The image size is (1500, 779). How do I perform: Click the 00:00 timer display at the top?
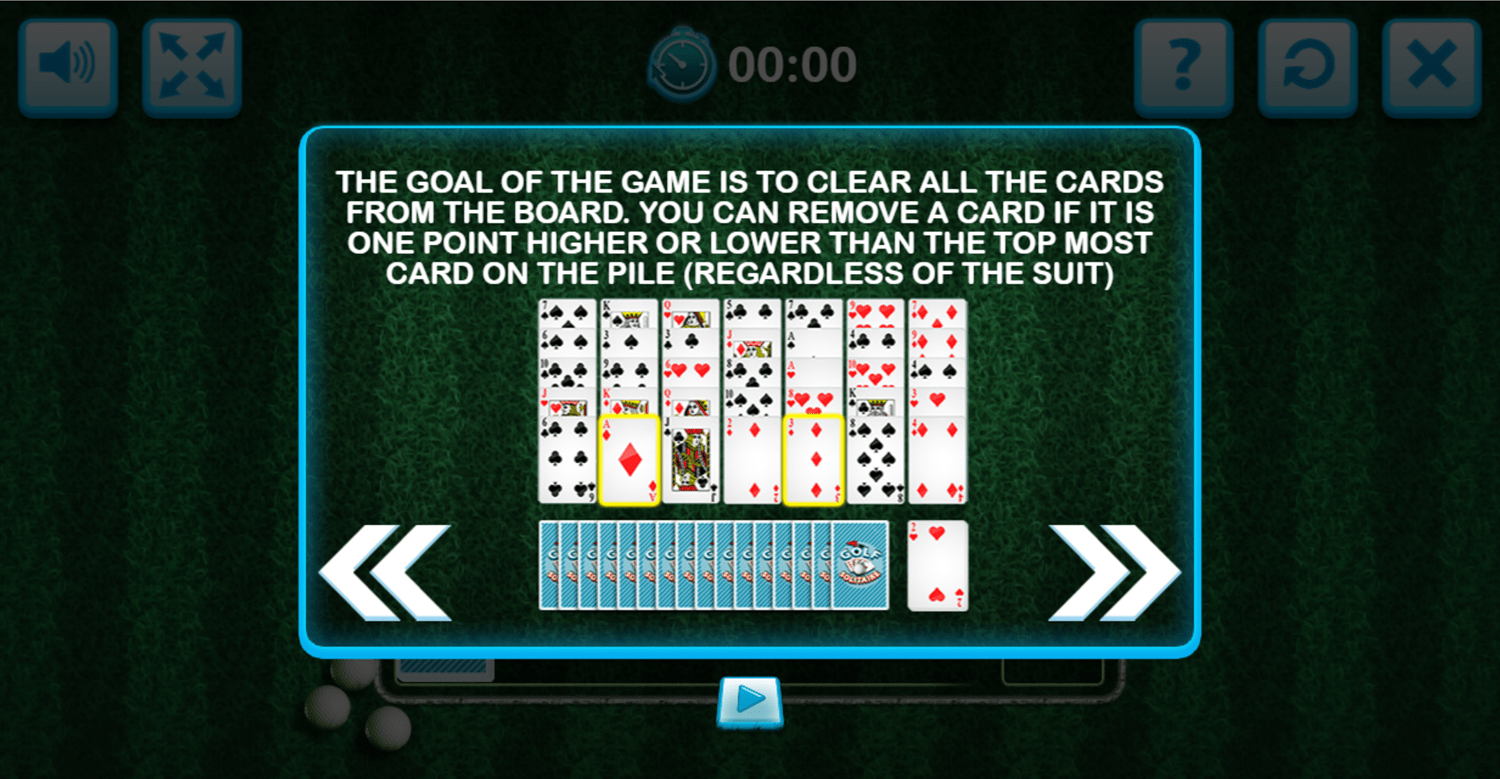pyautogui.click(x=795, y=62)
